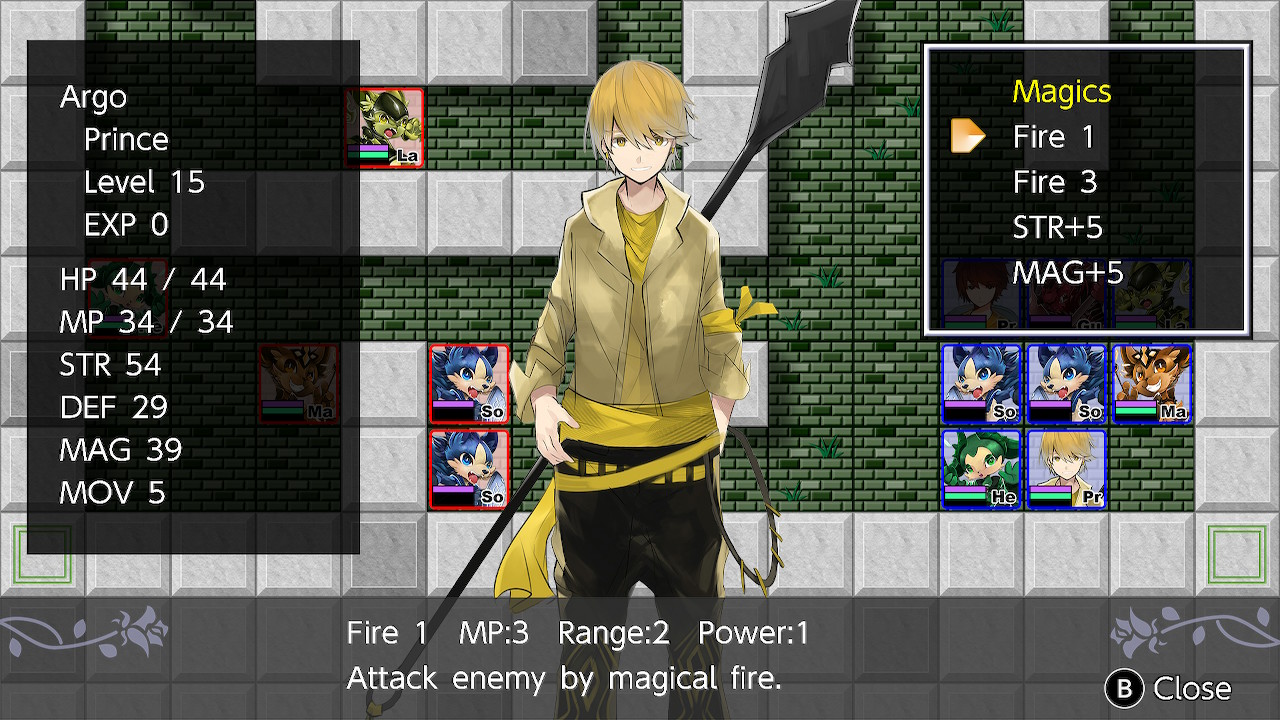Select the lower So blue wolf unit on the map
The width and height of the screenshot is (1280, 720).
click(x=470, y=467)
